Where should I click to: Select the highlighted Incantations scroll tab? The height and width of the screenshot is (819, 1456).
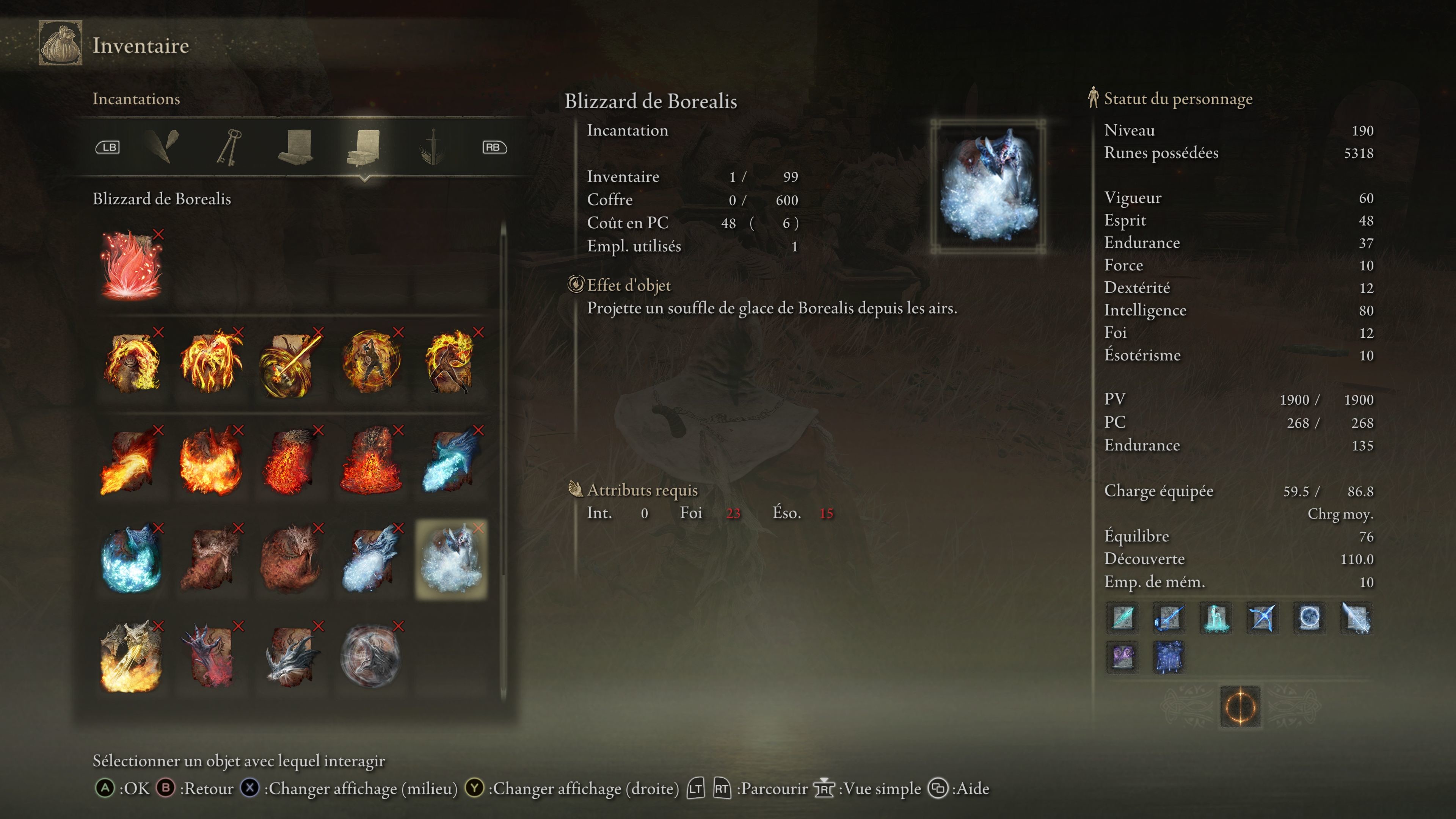[x=364, y=147]
